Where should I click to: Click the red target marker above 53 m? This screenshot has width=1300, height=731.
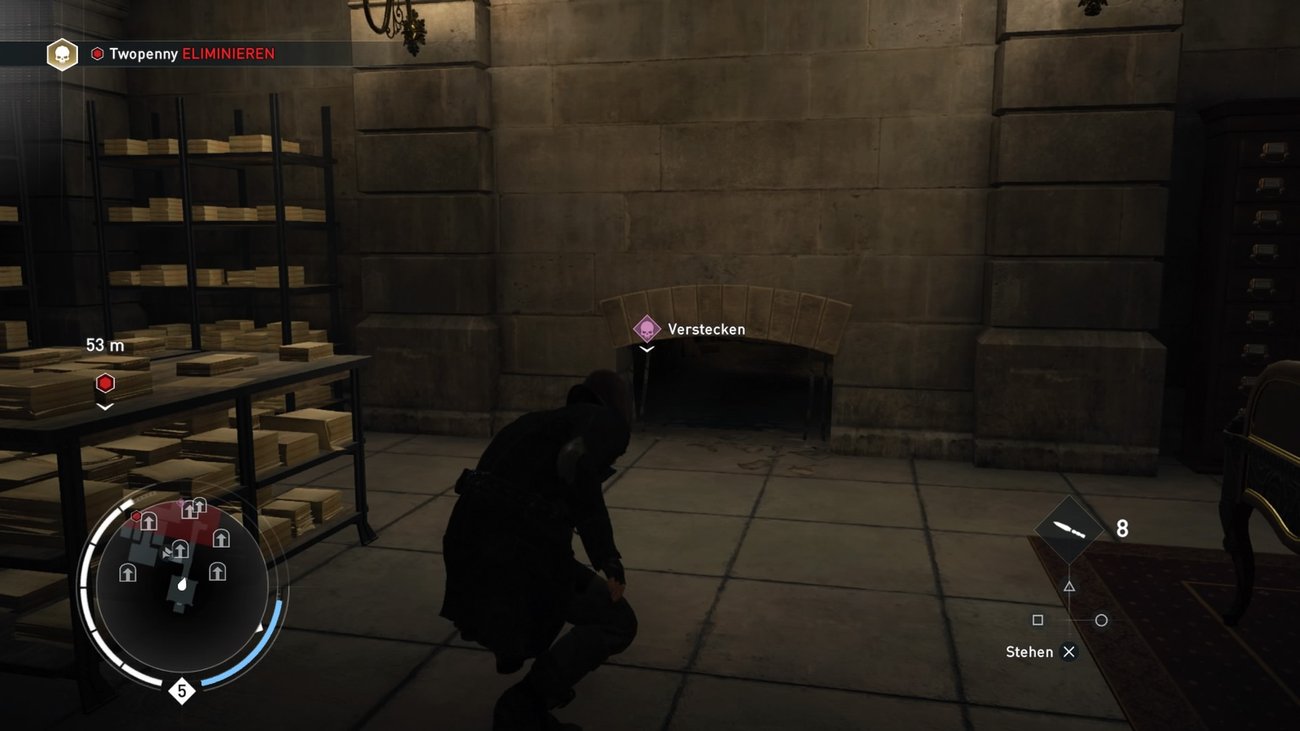(104, 383)
